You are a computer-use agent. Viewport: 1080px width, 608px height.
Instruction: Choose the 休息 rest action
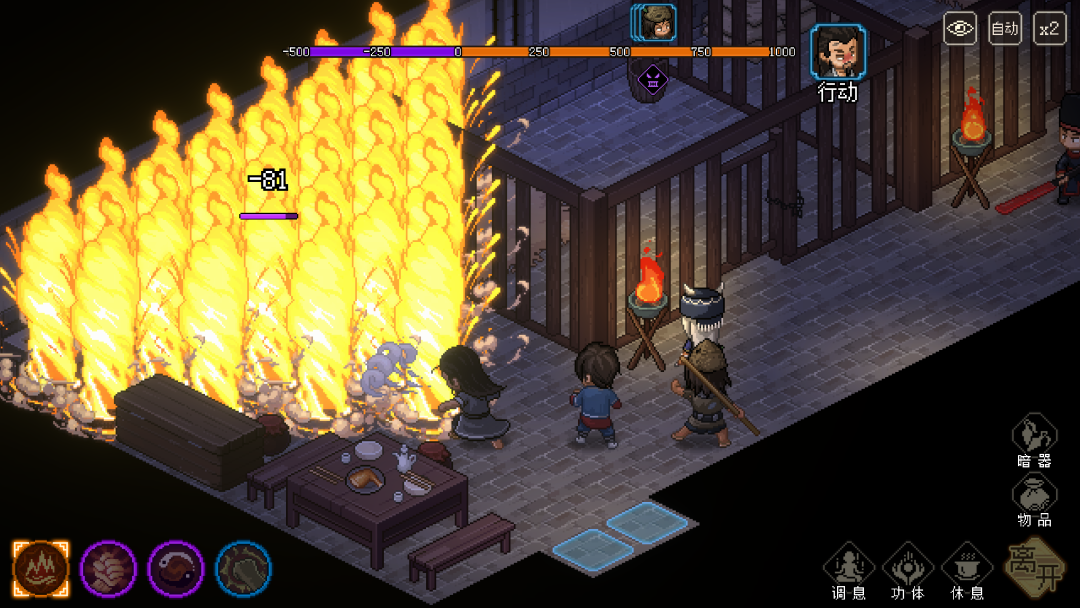(967, 567)
